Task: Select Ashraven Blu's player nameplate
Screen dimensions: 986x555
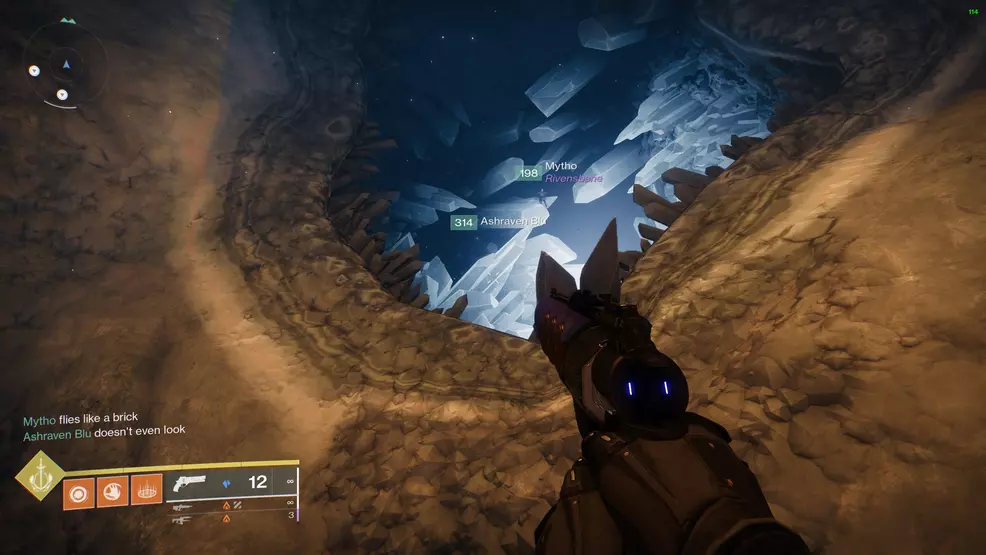Action: pos(513,221)
